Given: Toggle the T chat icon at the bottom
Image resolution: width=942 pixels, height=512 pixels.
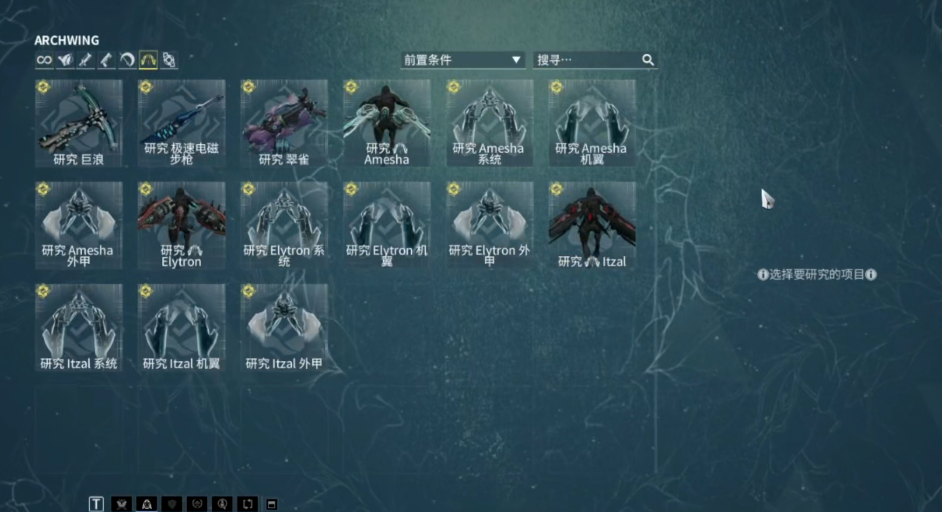Looking at the screenshot, I should click(96, 504).
